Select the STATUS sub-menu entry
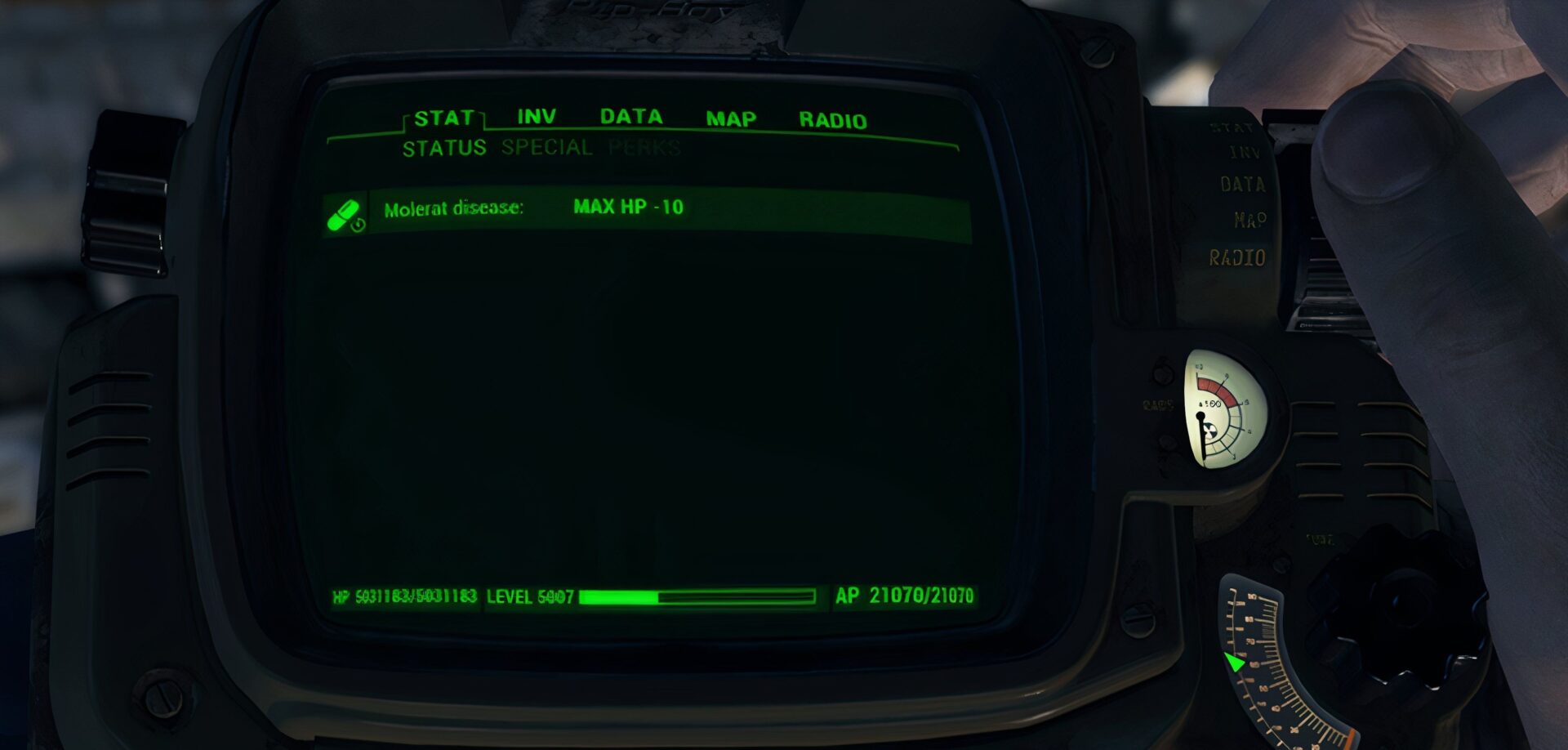The width and height of the screenshot is (1568, 750). coord(444,148)
